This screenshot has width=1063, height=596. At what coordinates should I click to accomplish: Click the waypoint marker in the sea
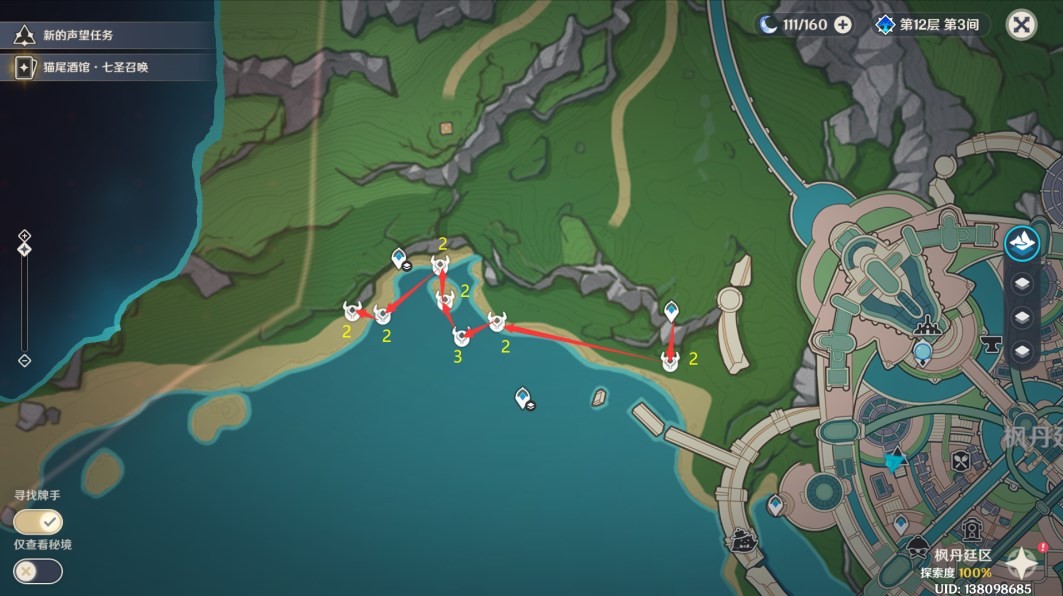pyautogui.click(x=523, y=400)
